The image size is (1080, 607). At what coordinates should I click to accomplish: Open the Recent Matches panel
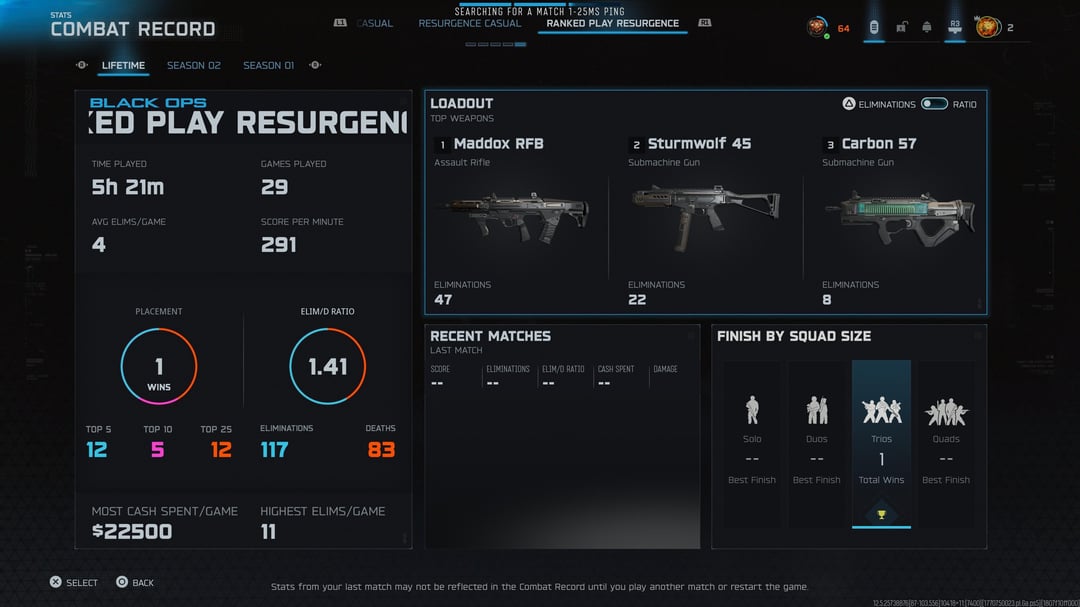(x=561, y=436)
